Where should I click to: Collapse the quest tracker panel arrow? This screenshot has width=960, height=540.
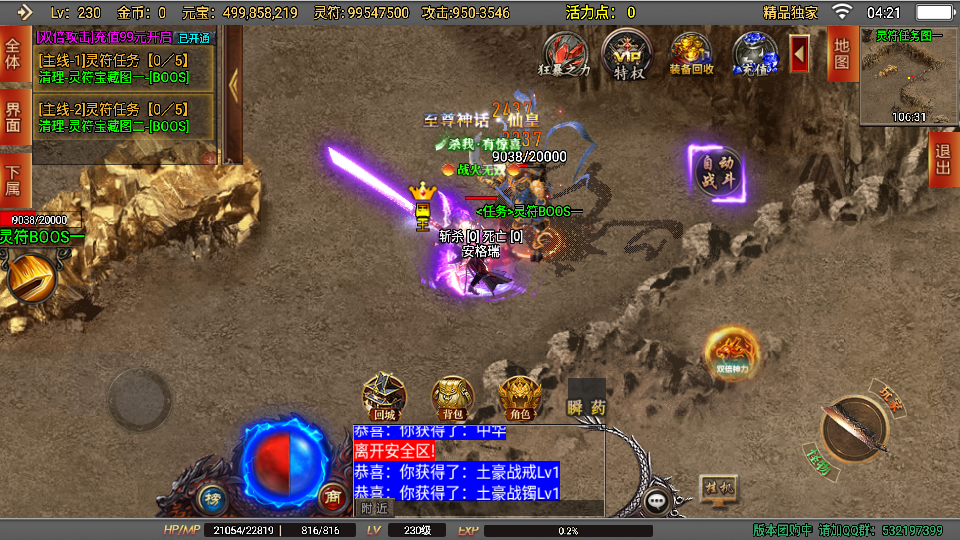[233, 86]
